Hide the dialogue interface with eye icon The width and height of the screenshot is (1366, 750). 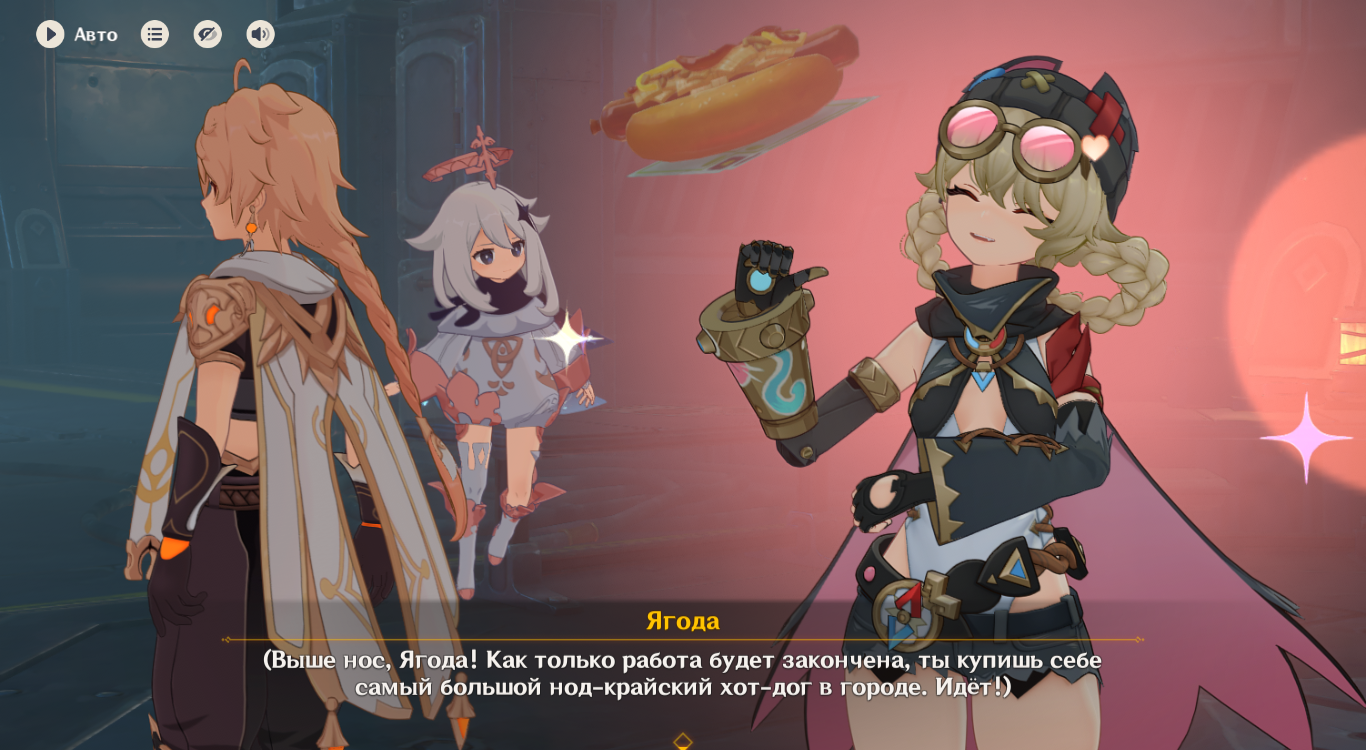[208, 35]
